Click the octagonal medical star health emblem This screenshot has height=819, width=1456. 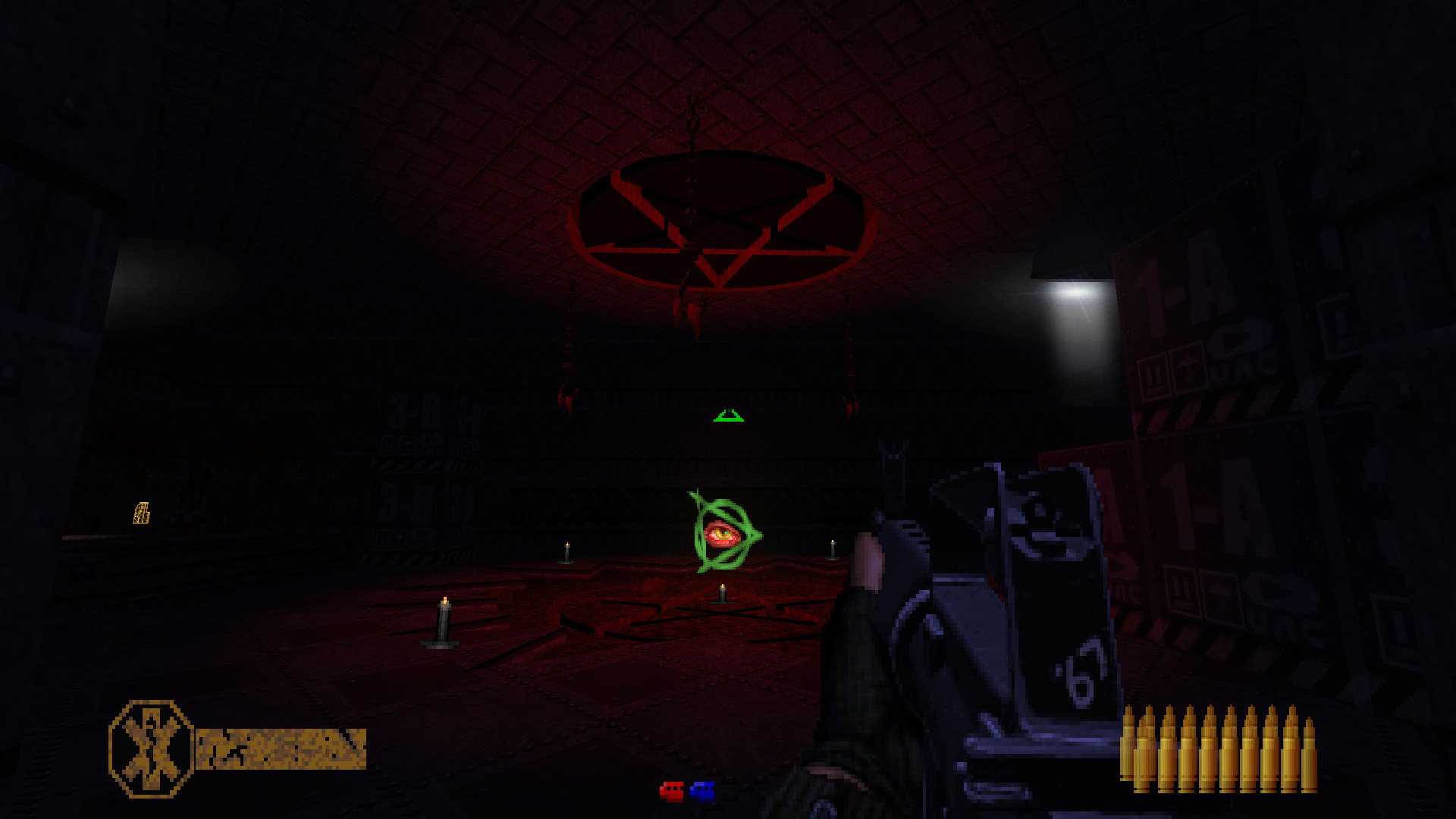coord(151,748)
